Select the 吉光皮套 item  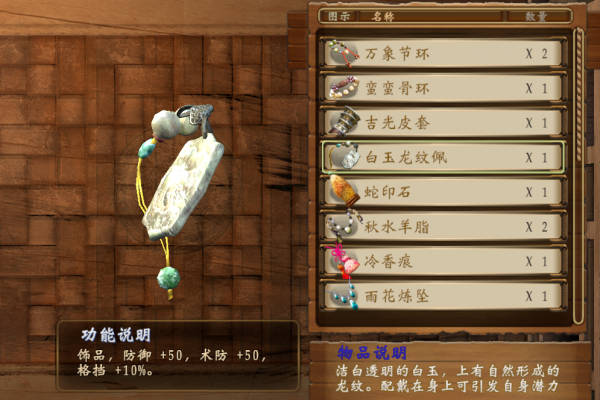pos(442,123)
